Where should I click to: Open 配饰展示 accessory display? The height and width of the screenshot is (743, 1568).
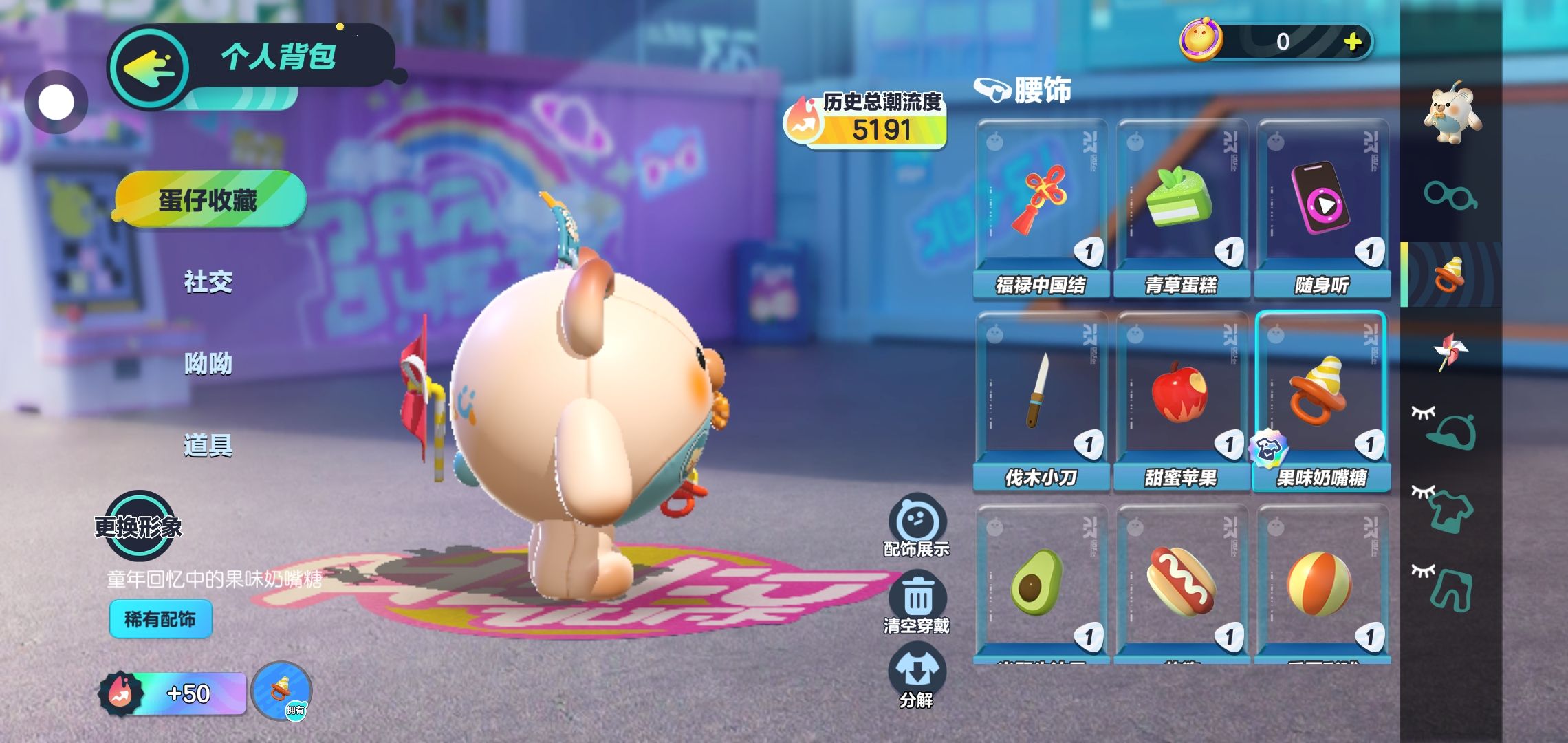[x=917, y=525]
